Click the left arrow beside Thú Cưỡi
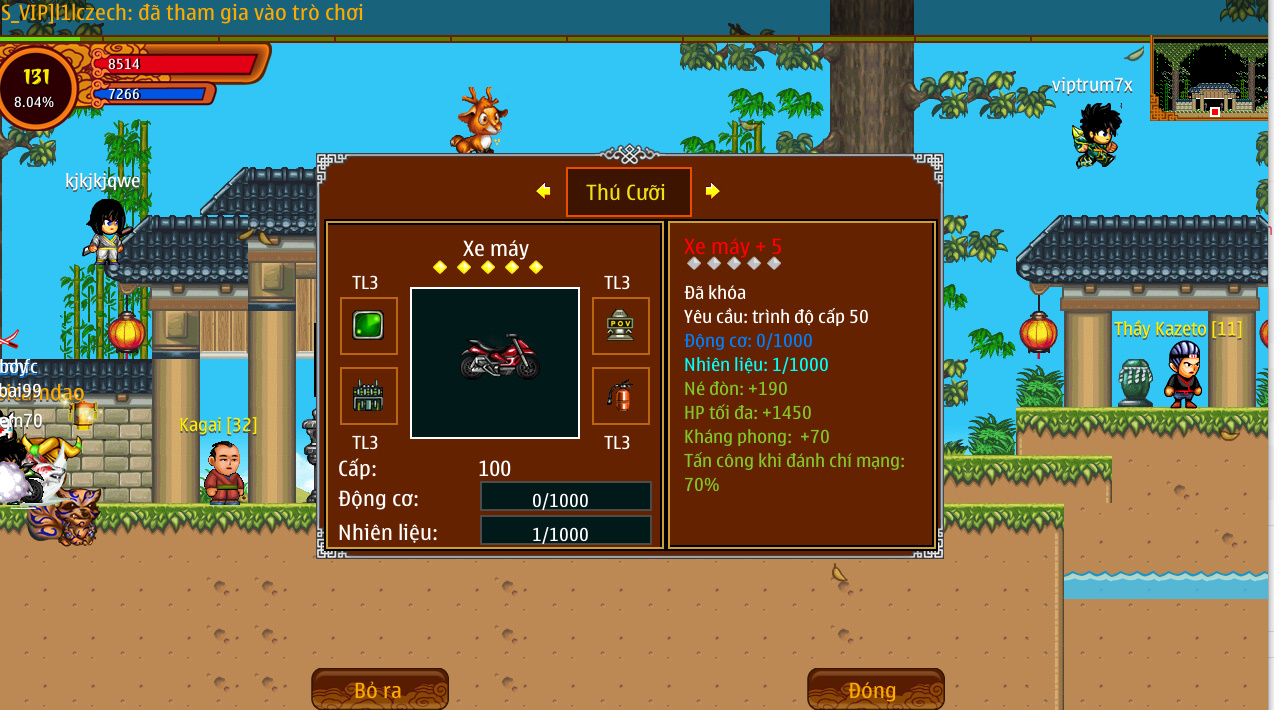Viewport: 1274px width, 710px height. point(543,191)
